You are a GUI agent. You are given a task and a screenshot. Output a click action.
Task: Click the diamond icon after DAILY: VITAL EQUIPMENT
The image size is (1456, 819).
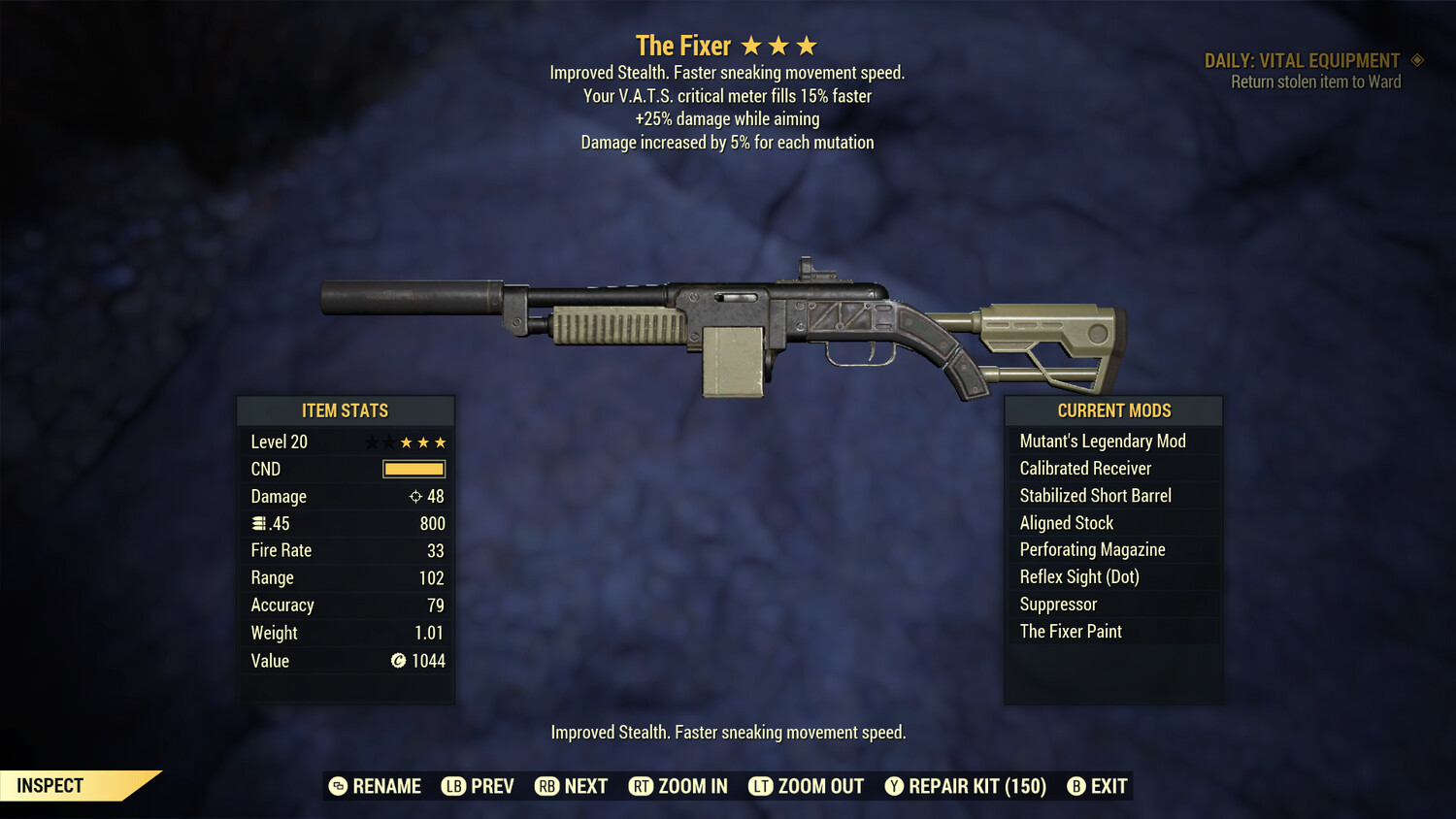click(1417, 60)
